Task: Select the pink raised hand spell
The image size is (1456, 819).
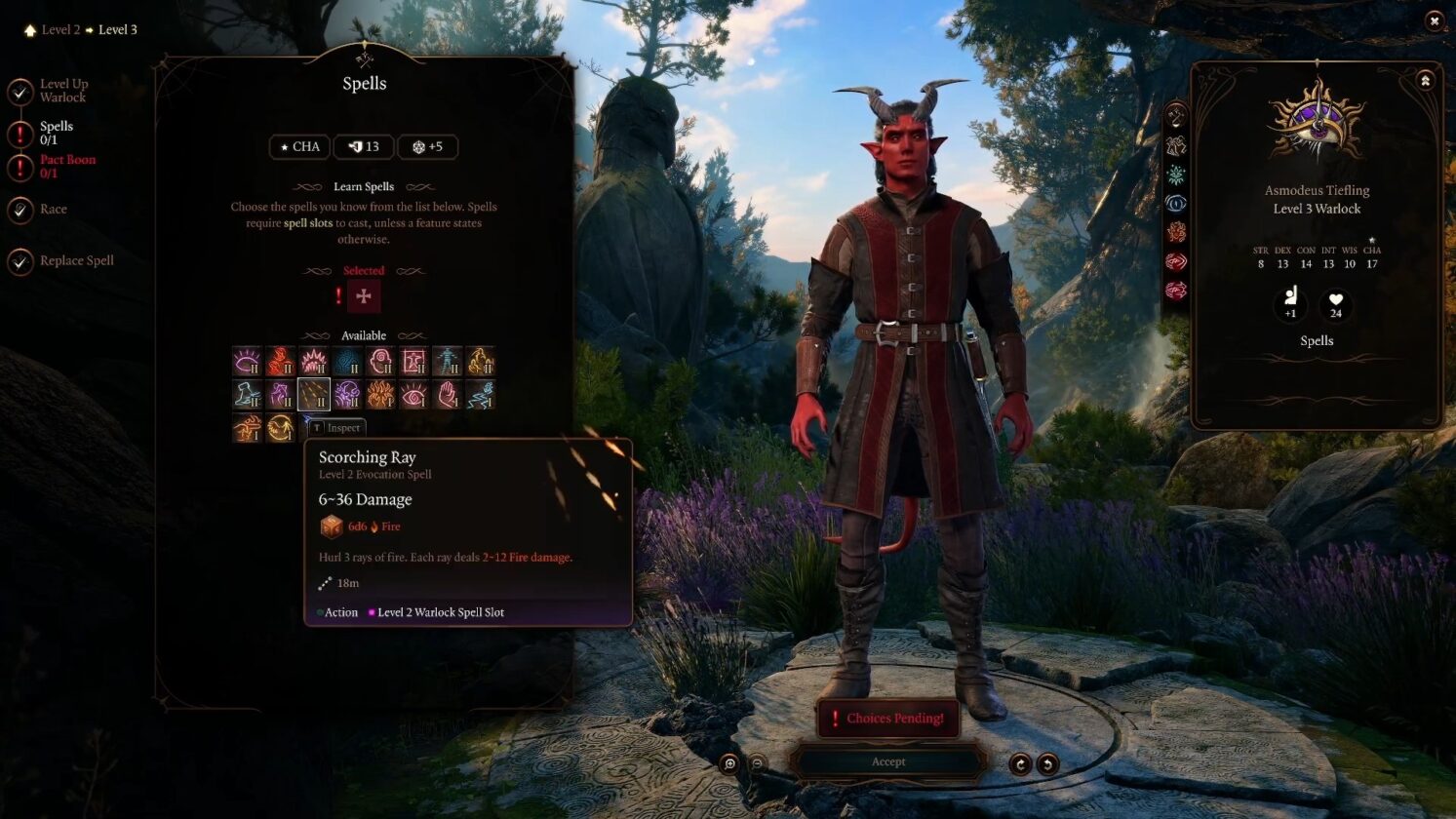Action: pyautogui.click(x=447, y=395)
